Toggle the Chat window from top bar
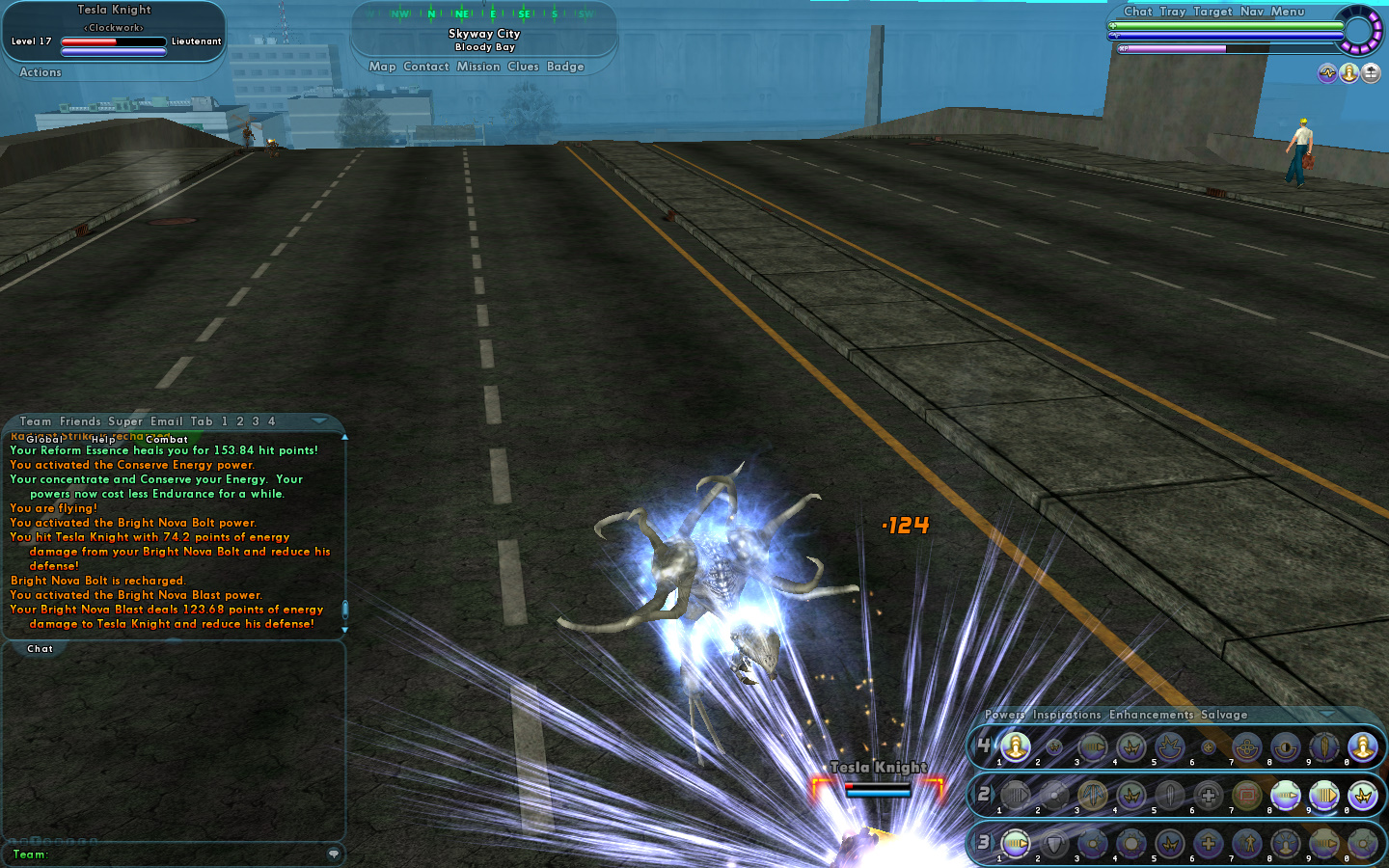Image resolution: width=1389 pixels, height=868 pixels. [x=1138, y=12]
